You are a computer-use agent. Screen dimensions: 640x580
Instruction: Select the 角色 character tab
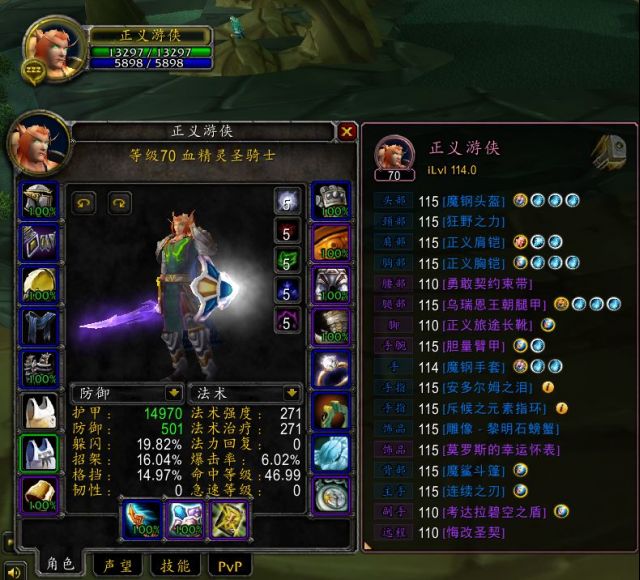pos(57,565)
